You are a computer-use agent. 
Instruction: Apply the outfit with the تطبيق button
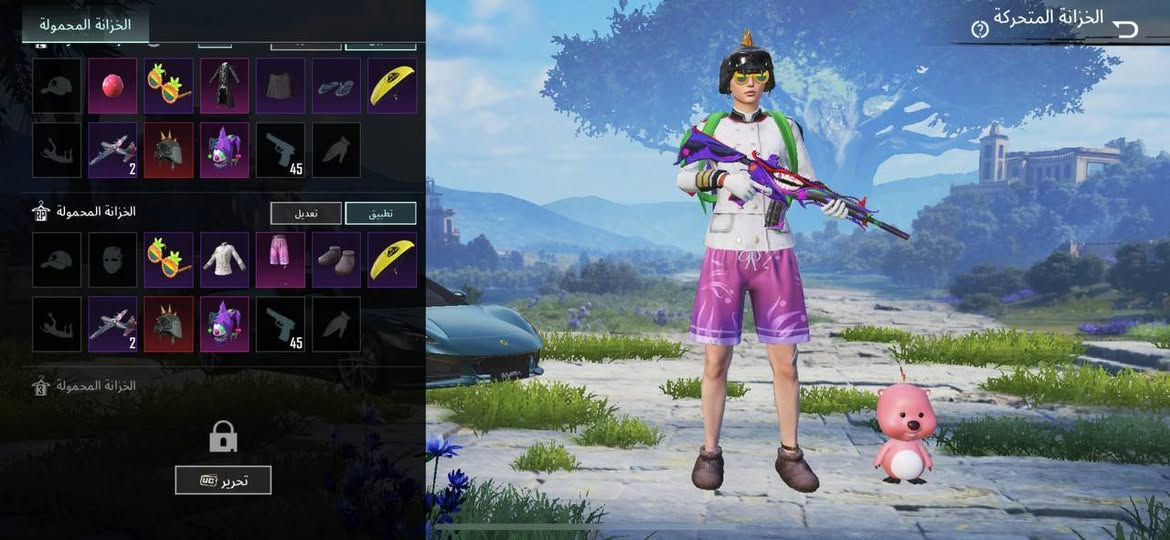click(380, 213)
